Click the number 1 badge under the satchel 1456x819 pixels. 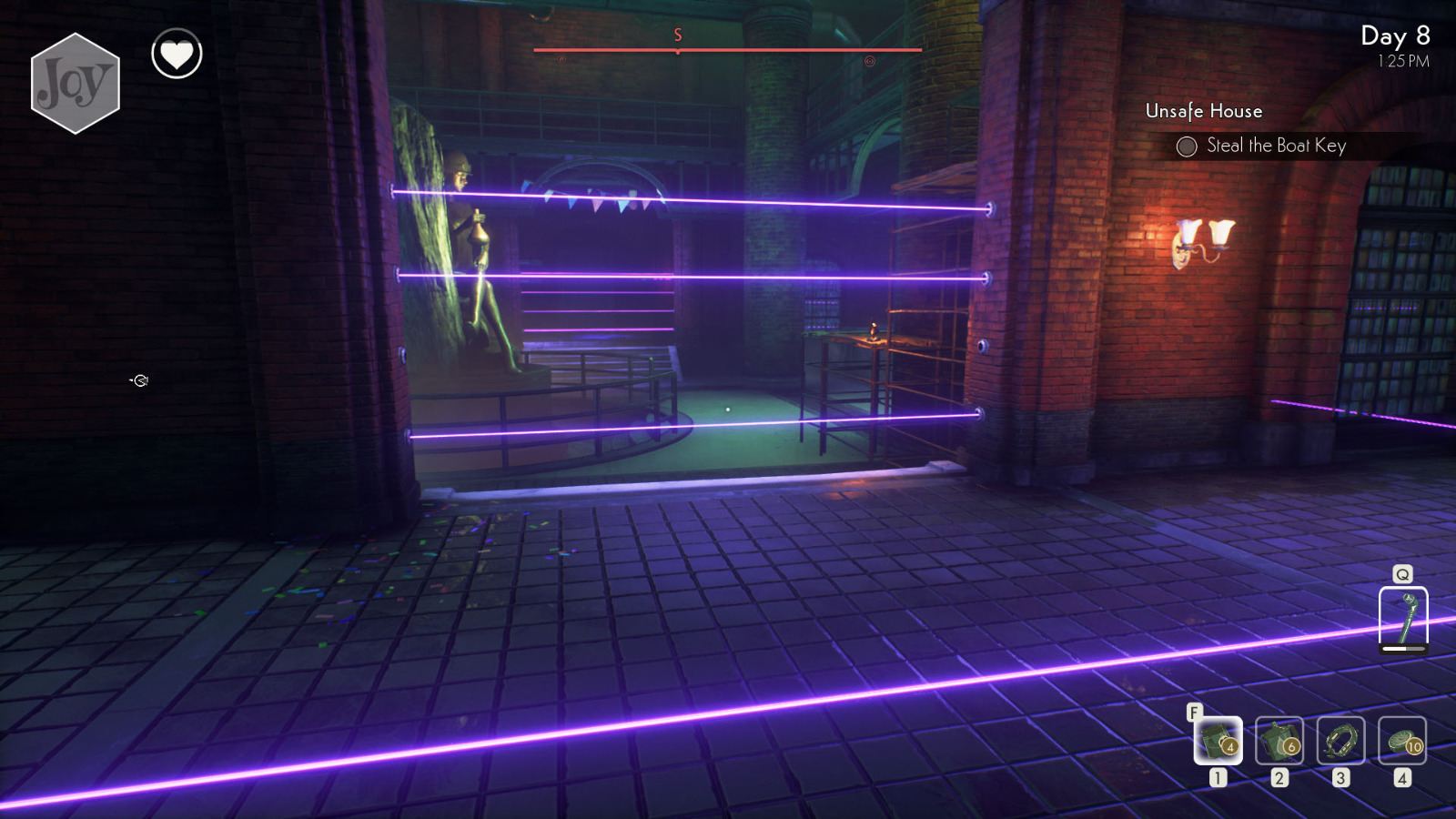(x=1218, y=778)
